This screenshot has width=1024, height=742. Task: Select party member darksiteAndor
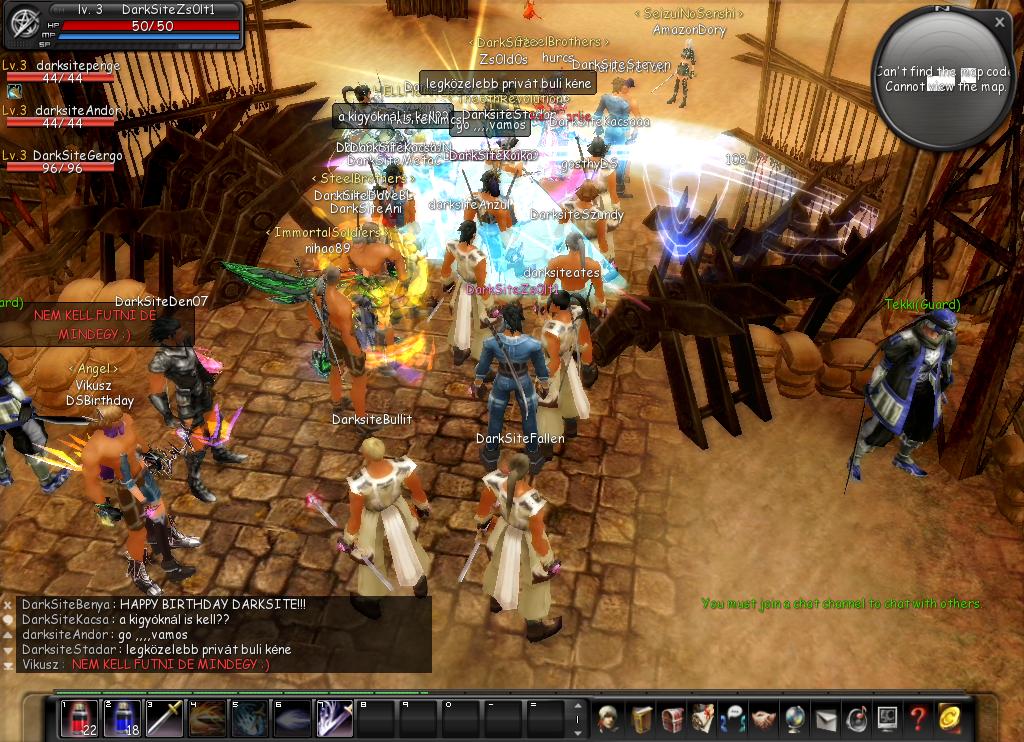(x=76, y=111)
